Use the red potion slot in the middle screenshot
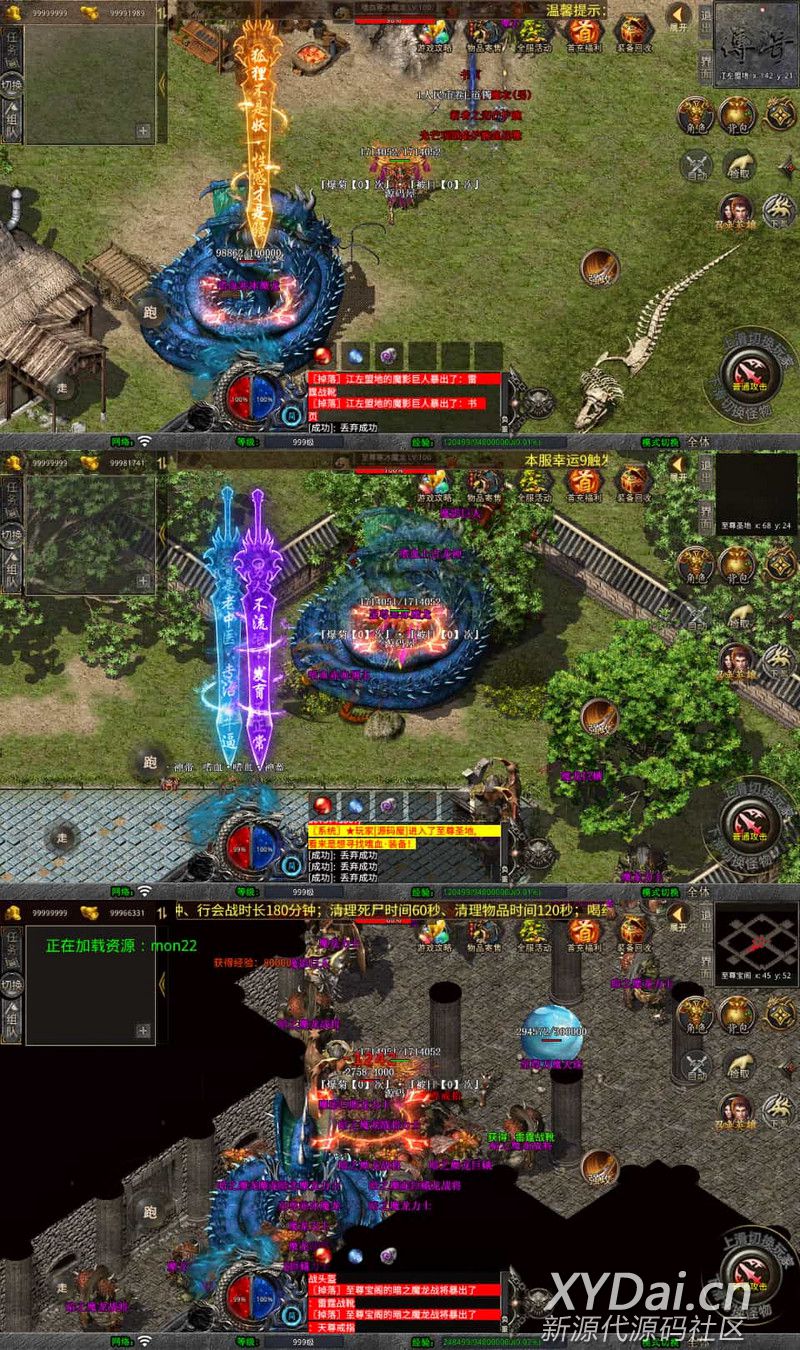This screenshot has height=1350, width=800. click(x=322, y=805)
